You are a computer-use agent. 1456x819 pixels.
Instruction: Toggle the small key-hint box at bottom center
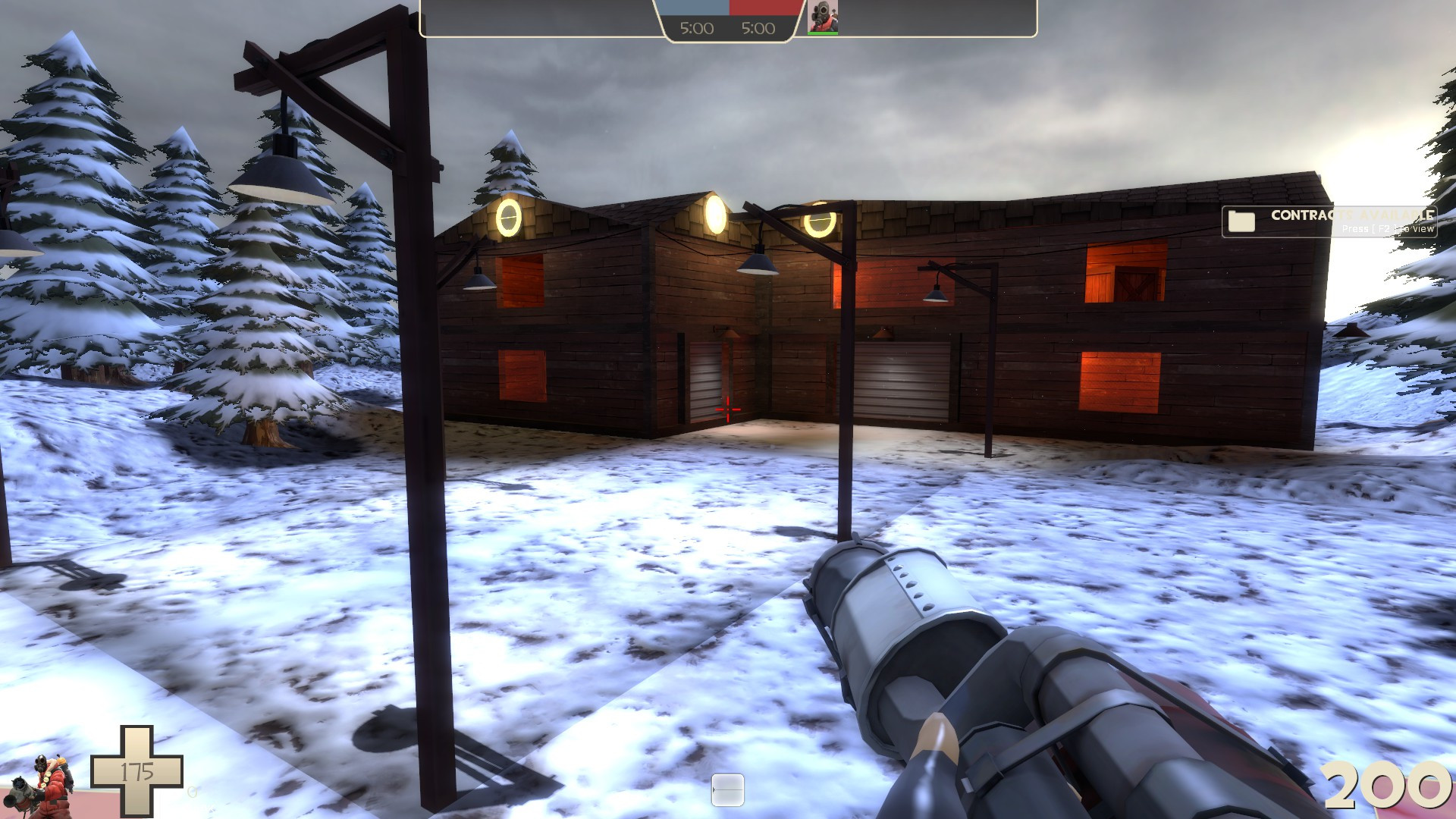click(729, 788)
